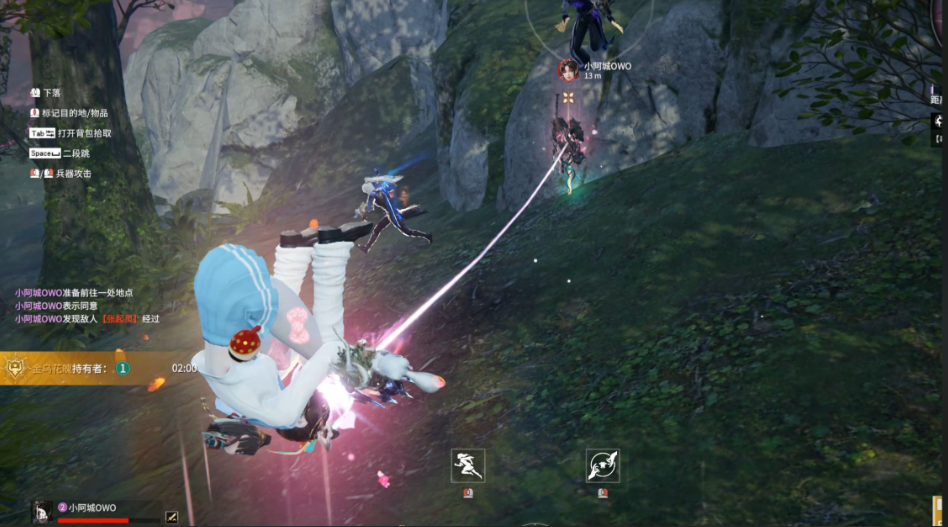The height and width of the screenshot is (527, 948).
Task: Use the swirling circle skill icon
Action: click(x=602, y=464)
